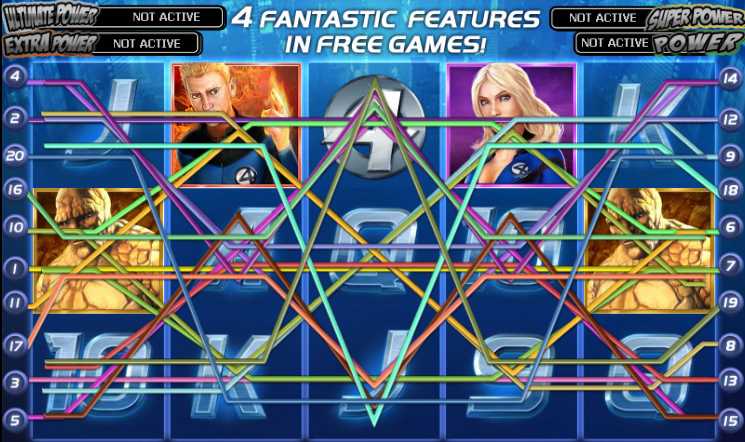Click the payline 3 indicator
This screenshot has width=745, height=442.
pos(15,381)
